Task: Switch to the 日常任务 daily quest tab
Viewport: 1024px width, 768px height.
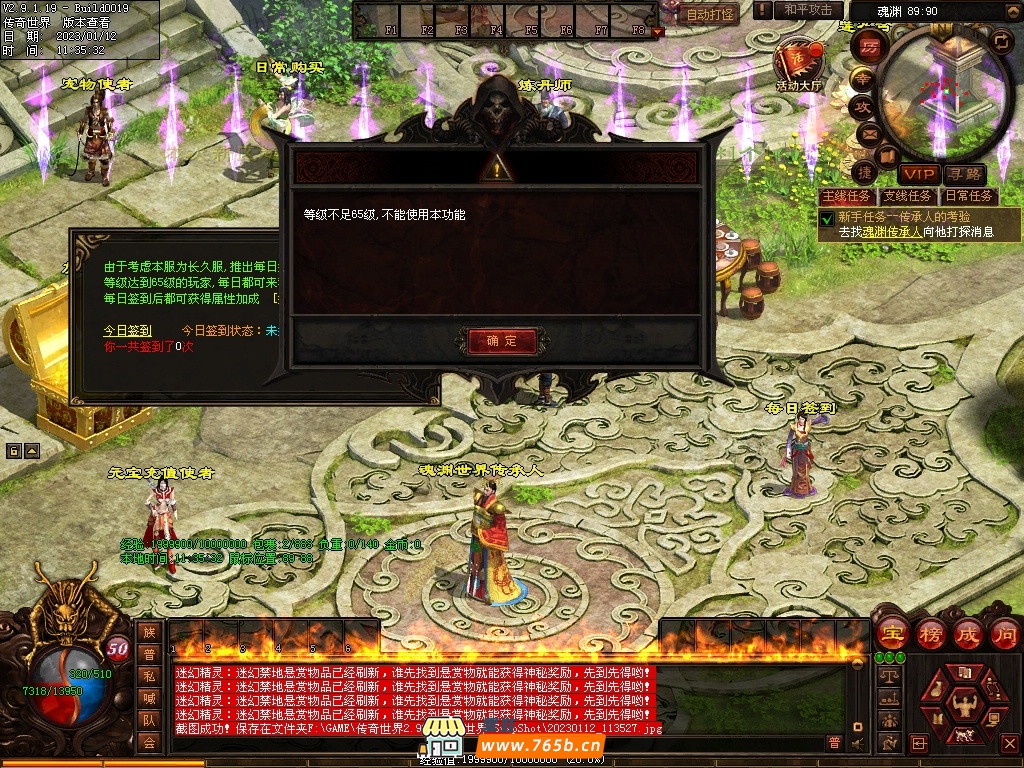Action: (969, 196)
